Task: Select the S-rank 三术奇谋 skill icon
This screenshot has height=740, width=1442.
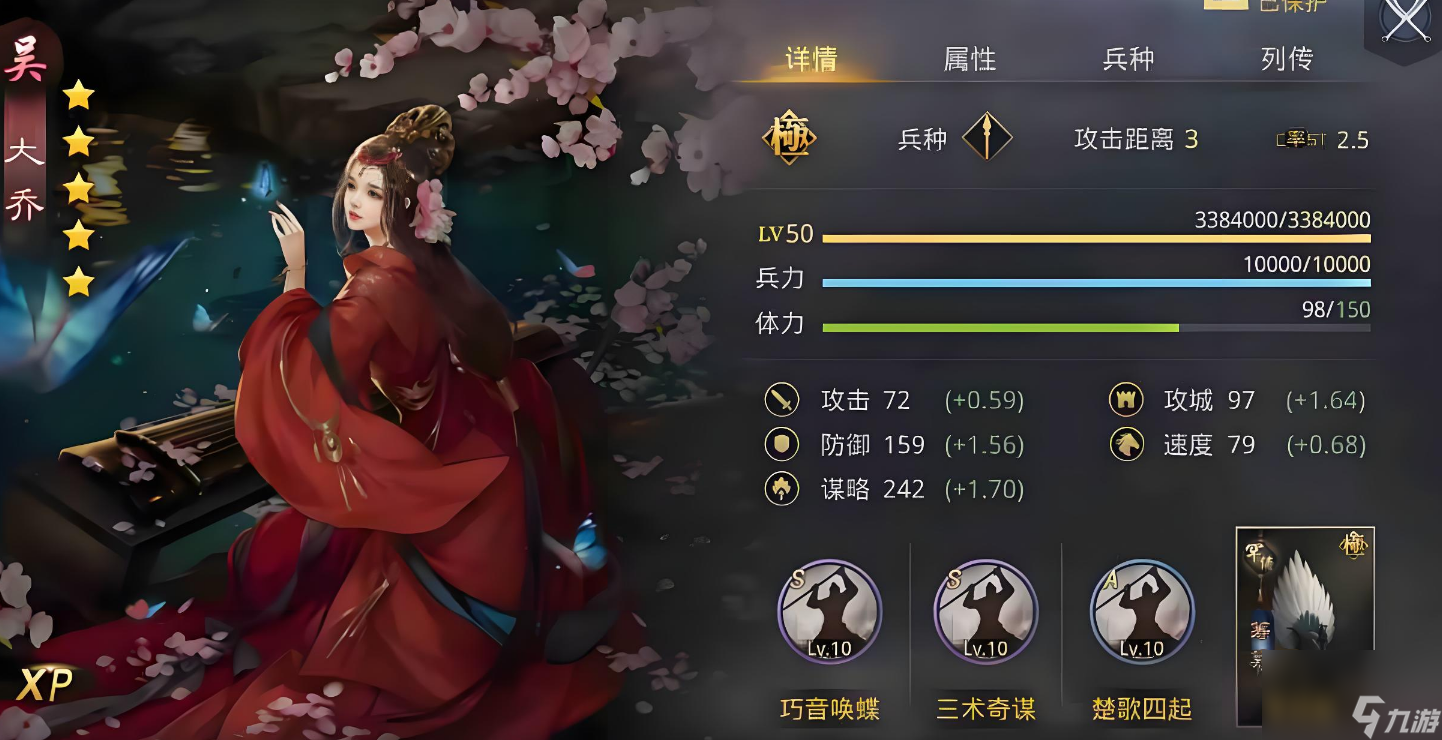Action: point(985,613)
